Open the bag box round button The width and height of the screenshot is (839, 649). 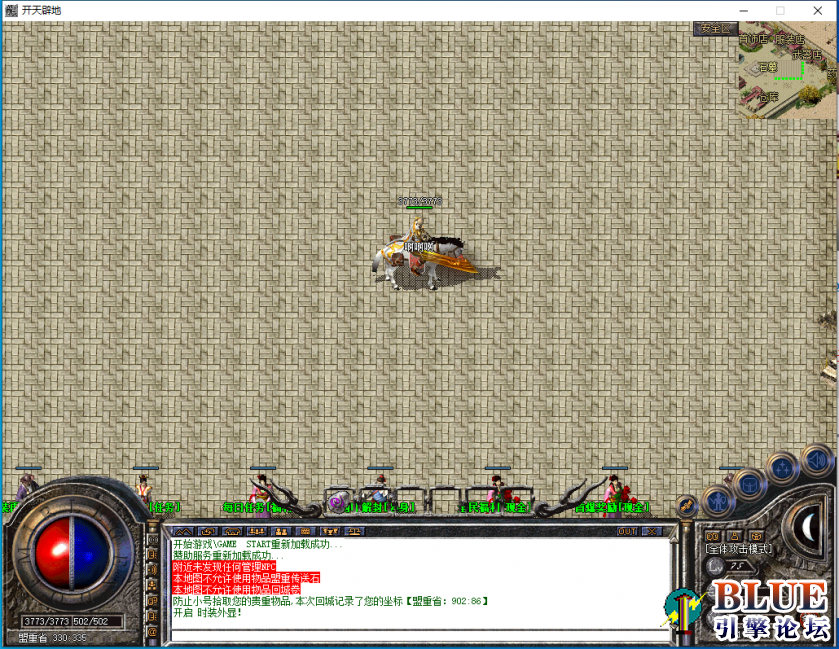point(750,485)
